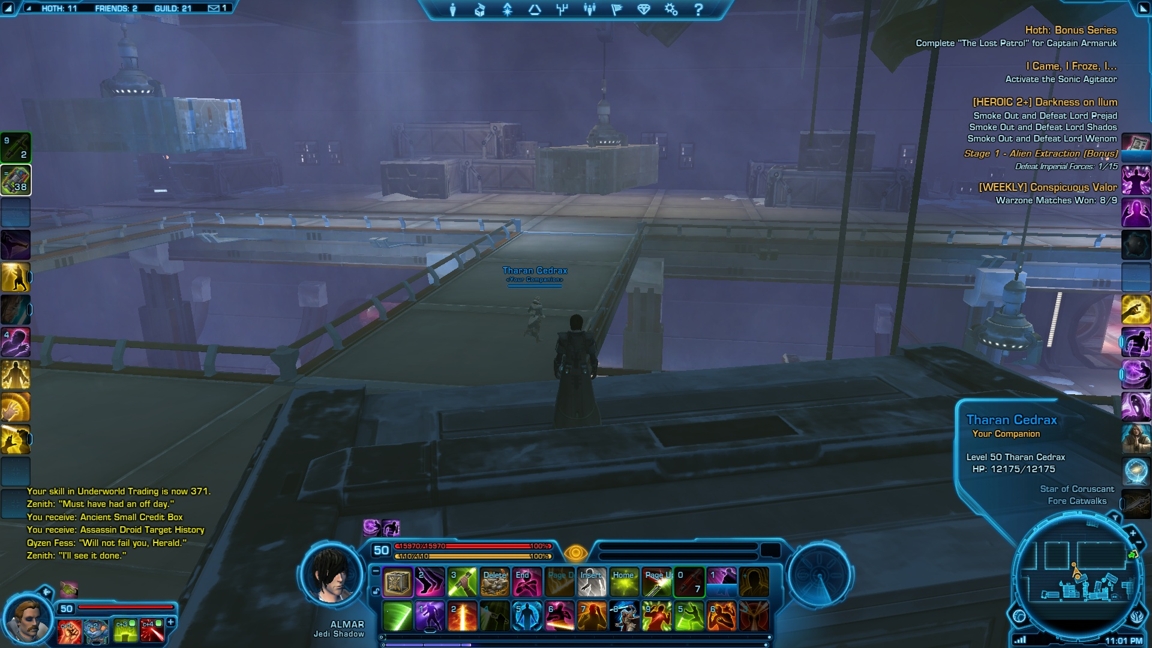Toggle the companion's green shield ability
This screenshot has height=648, width=1152.
click(124, 631)
